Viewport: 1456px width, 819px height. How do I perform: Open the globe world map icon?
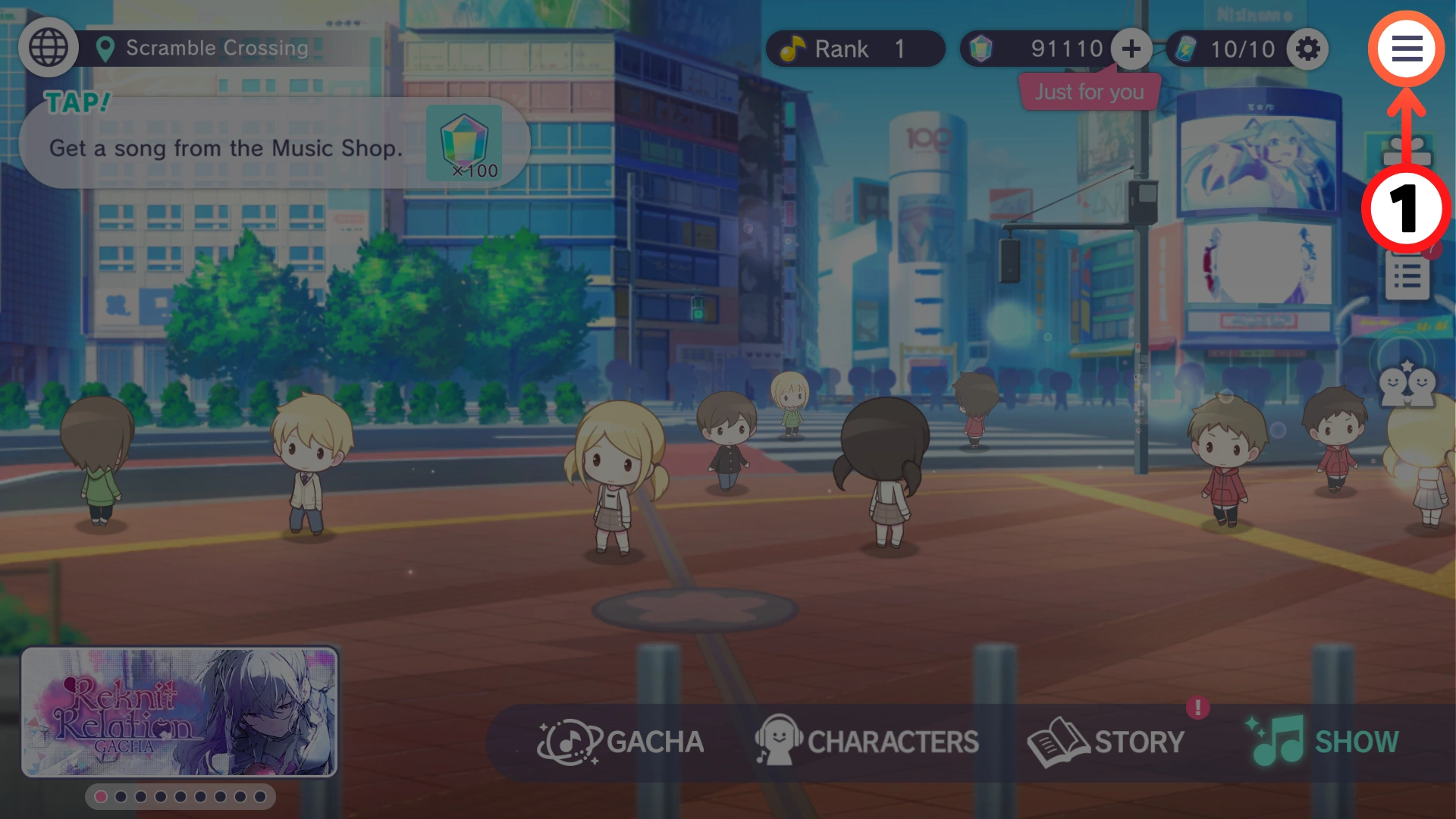tap(49, 48)
